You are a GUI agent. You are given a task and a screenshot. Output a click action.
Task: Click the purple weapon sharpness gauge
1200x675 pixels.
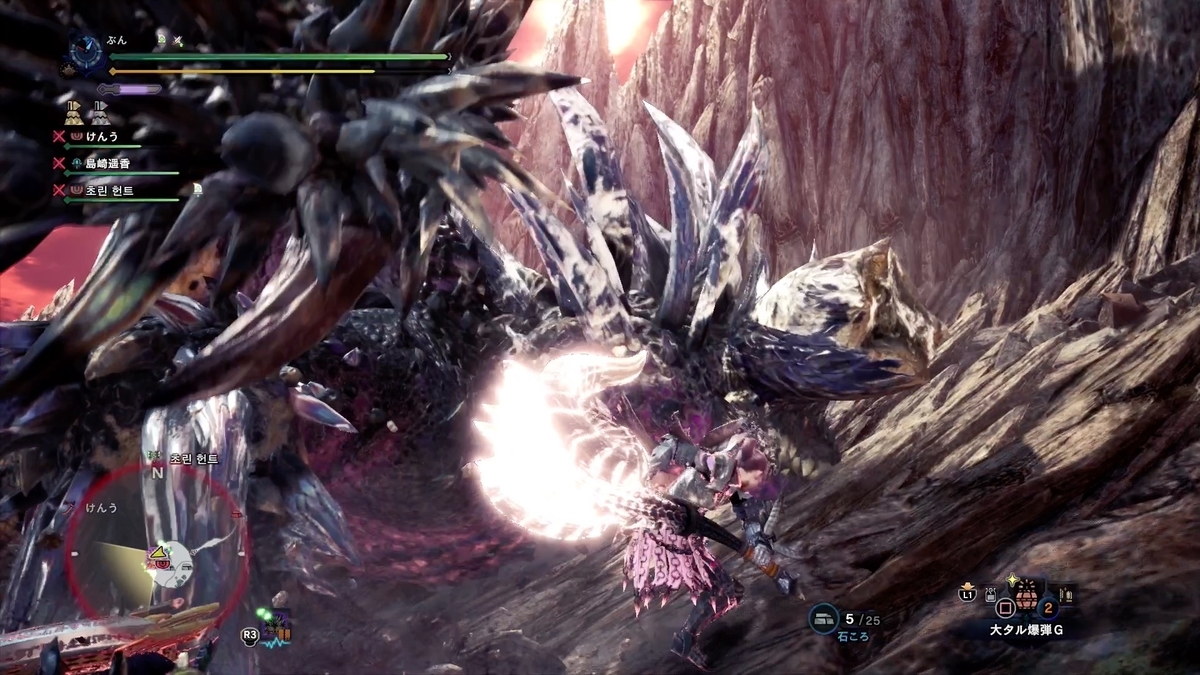tap(130, 89)
